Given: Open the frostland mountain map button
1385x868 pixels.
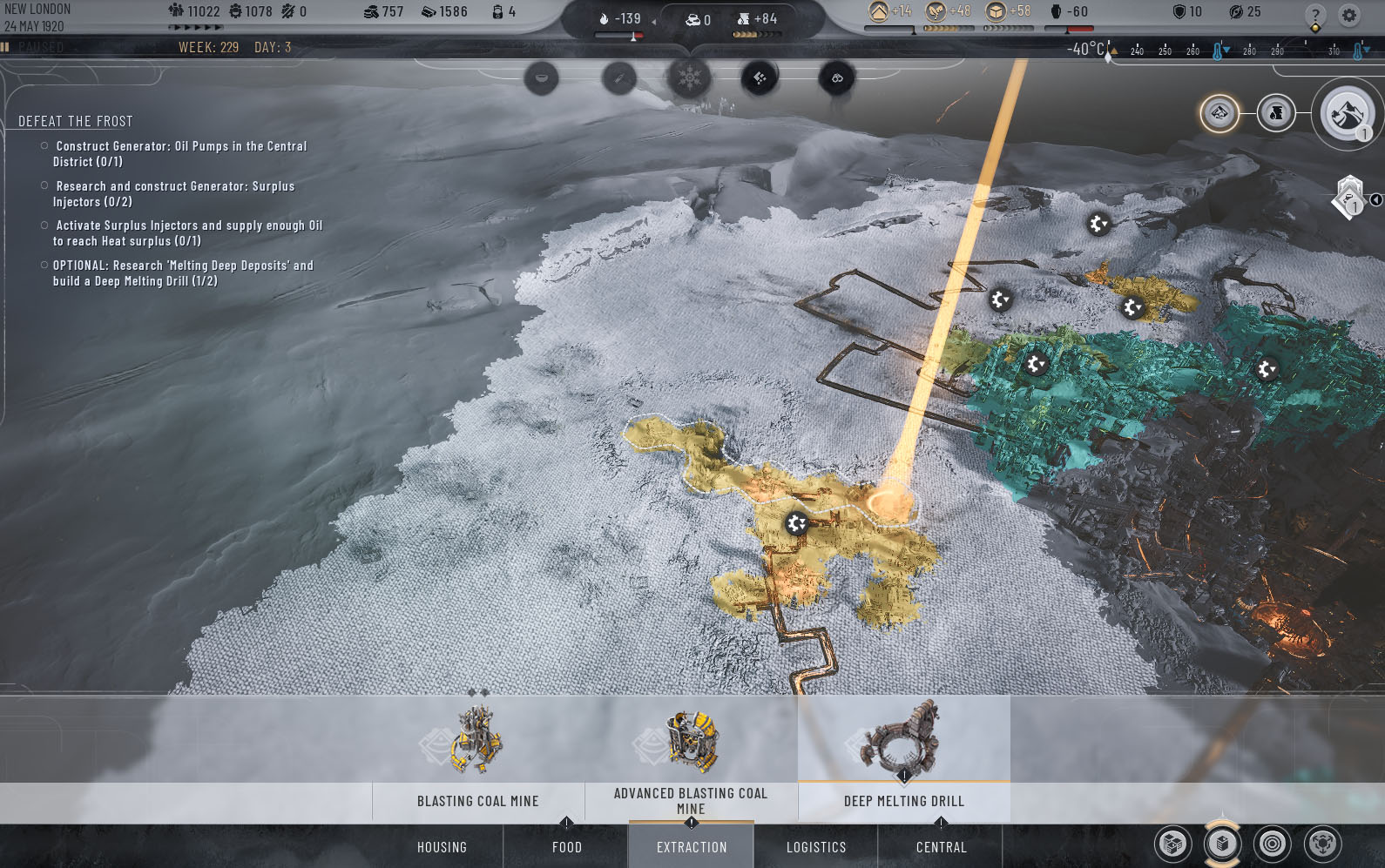Looking at the screenshot, I should coord(1347,113).
